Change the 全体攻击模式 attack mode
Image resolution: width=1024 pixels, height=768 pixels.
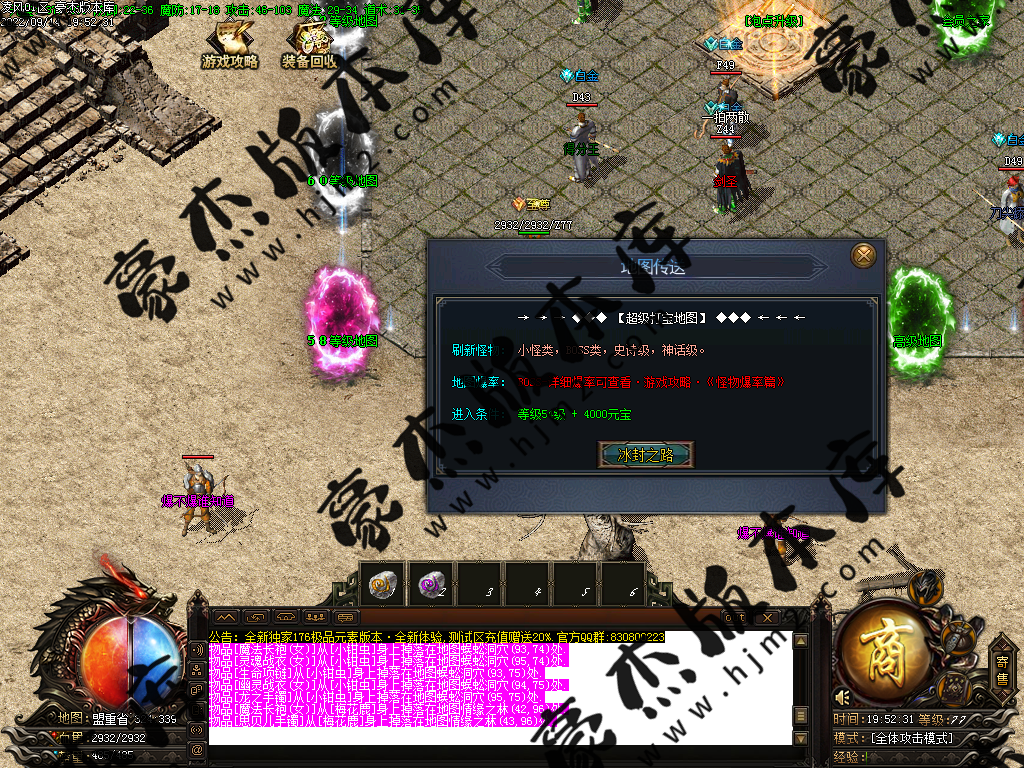pos(911,739)
